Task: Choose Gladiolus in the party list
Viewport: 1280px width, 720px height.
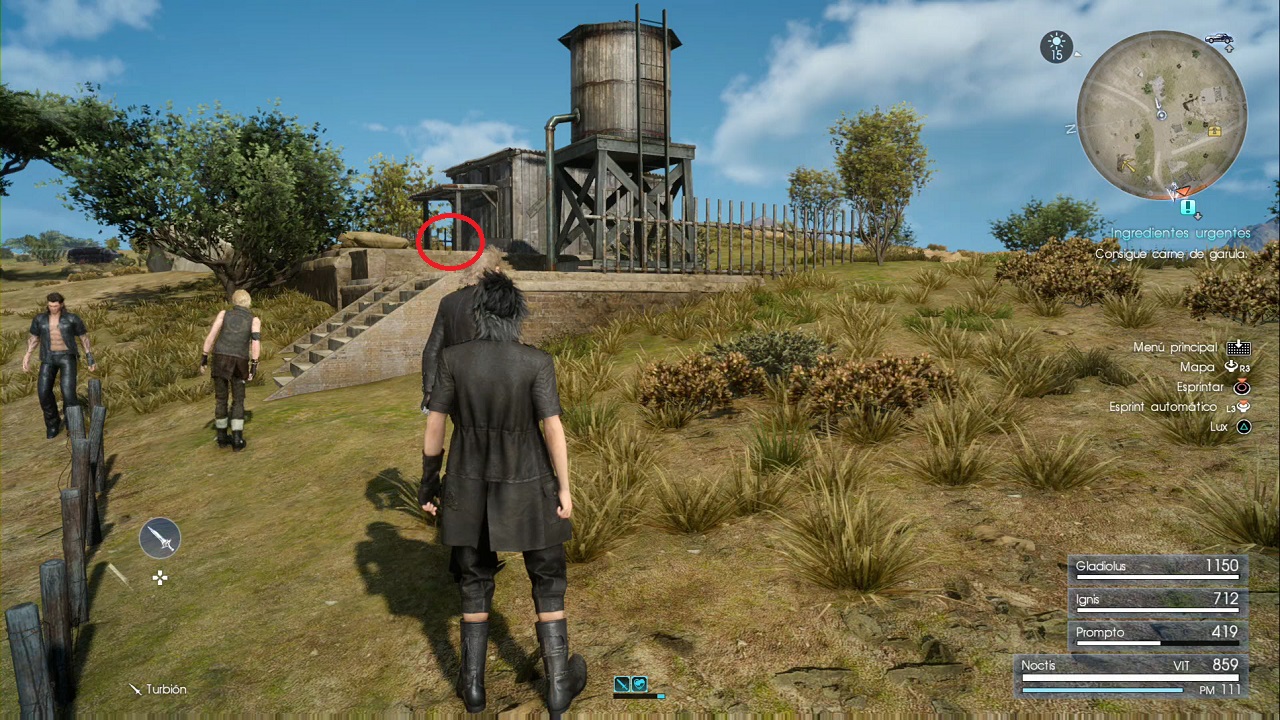Action: point(1157,567)
